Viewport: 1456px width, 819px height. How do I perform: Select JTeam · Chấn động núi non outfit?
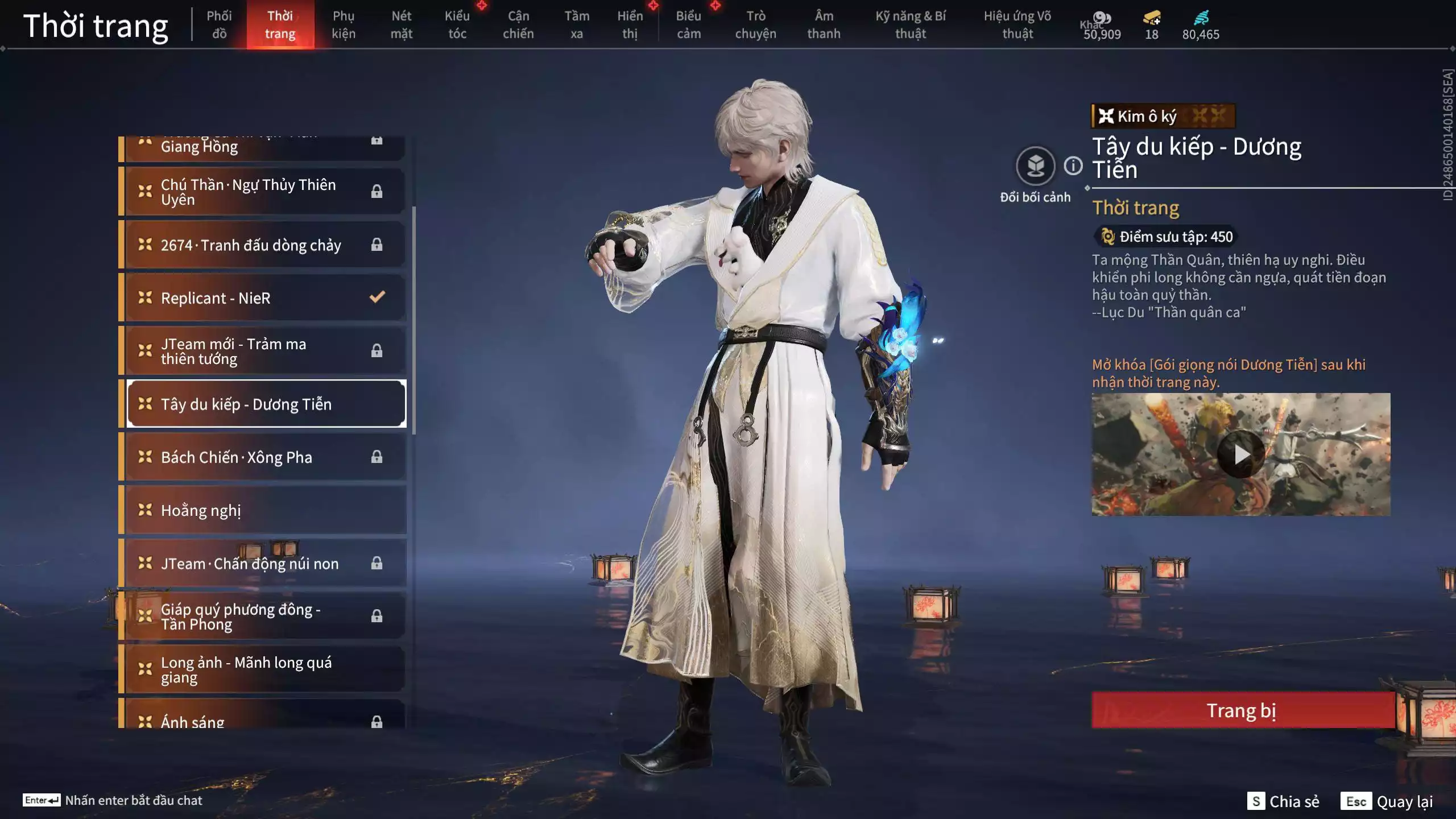pyautogui.click(x=265, y=563)
